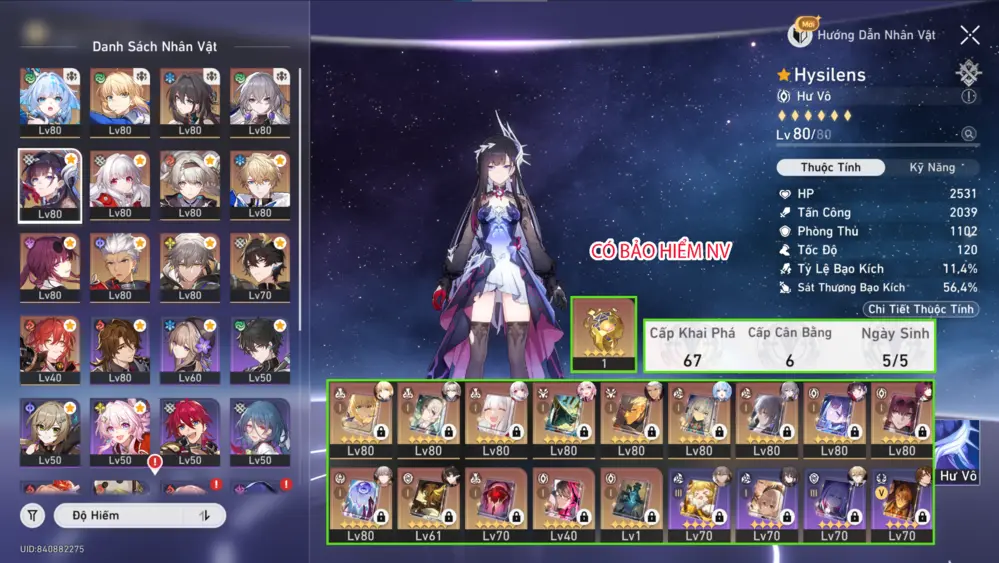Viewport: 999px width, 563px height.
Task: Pick the blue-haired Lv80 character portrait
Action: click(x=50, y=98)
